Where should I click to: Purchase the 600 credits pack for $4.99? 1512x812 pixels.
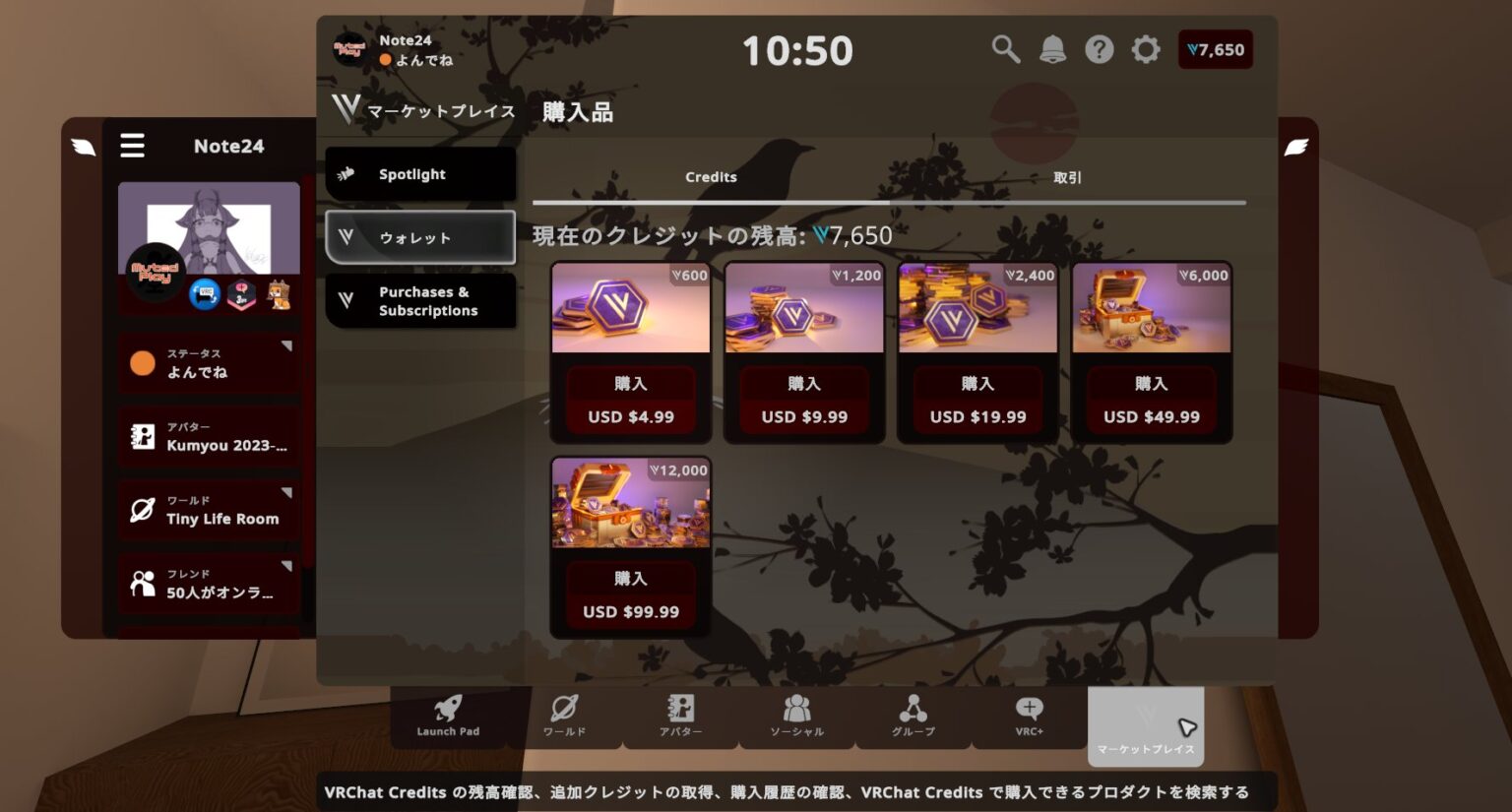pos(630,384)
